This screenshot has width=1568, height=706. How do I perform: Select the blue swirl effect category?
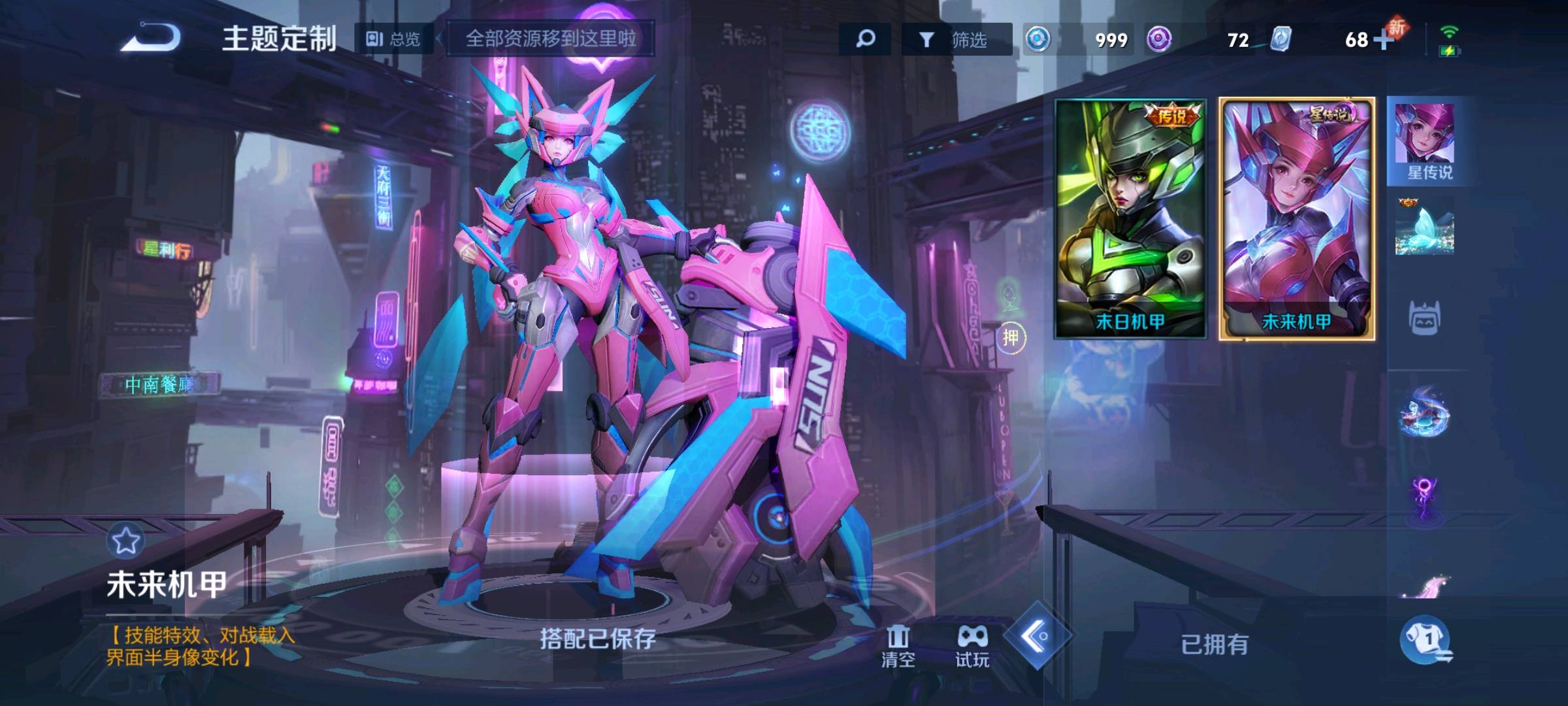(x=1425, y=412)
